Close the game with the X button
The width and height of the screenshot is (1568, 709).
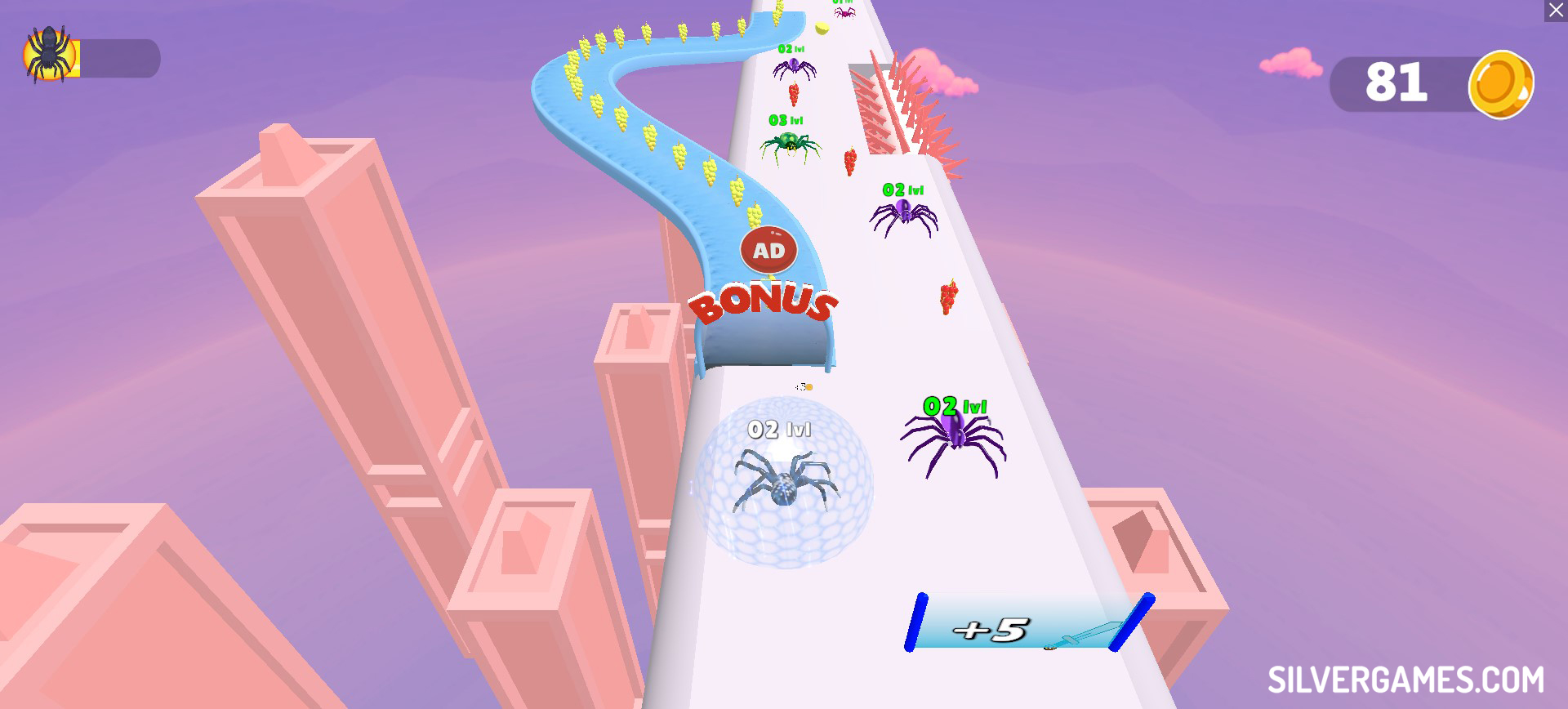1554,10
